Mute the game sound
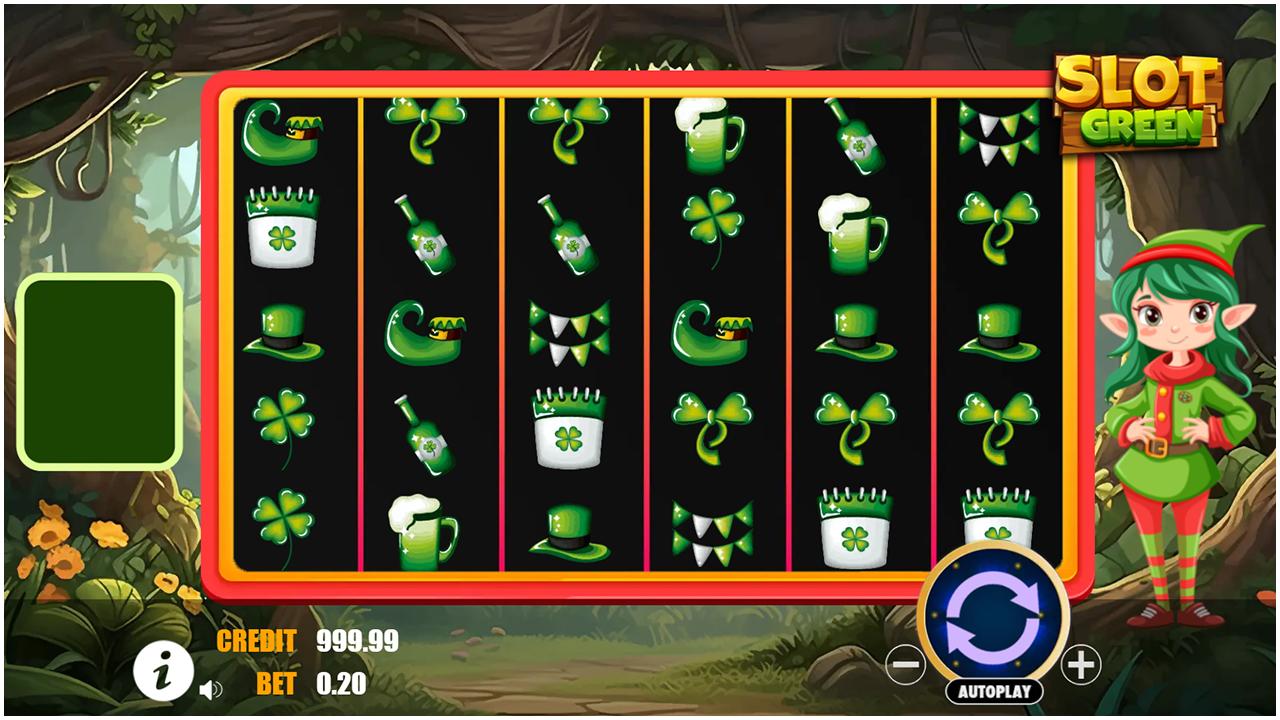The image size is (1280, 720). [212, 690]
